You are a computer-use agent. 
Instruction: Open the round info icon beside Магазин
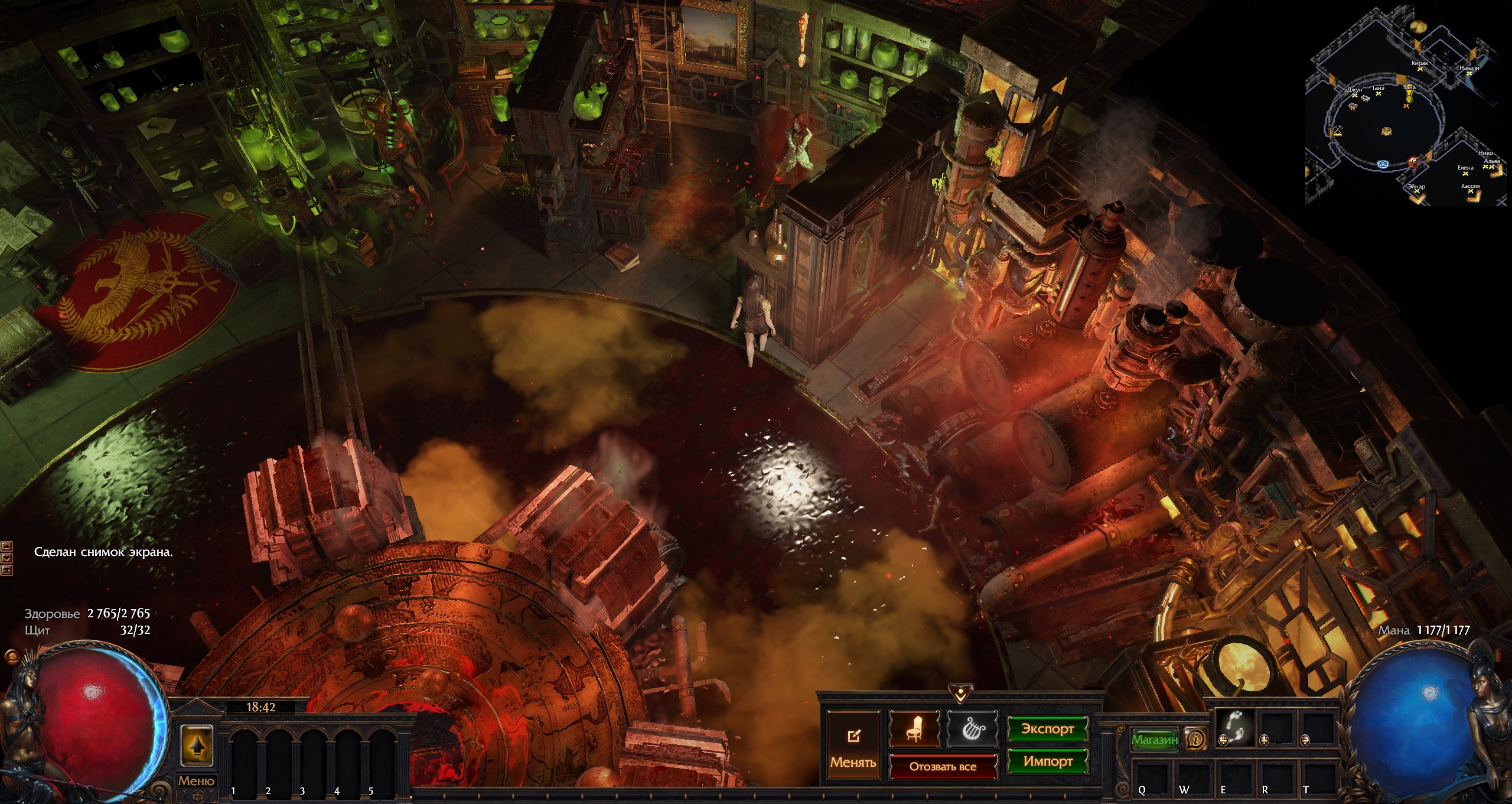[1196, 738]
